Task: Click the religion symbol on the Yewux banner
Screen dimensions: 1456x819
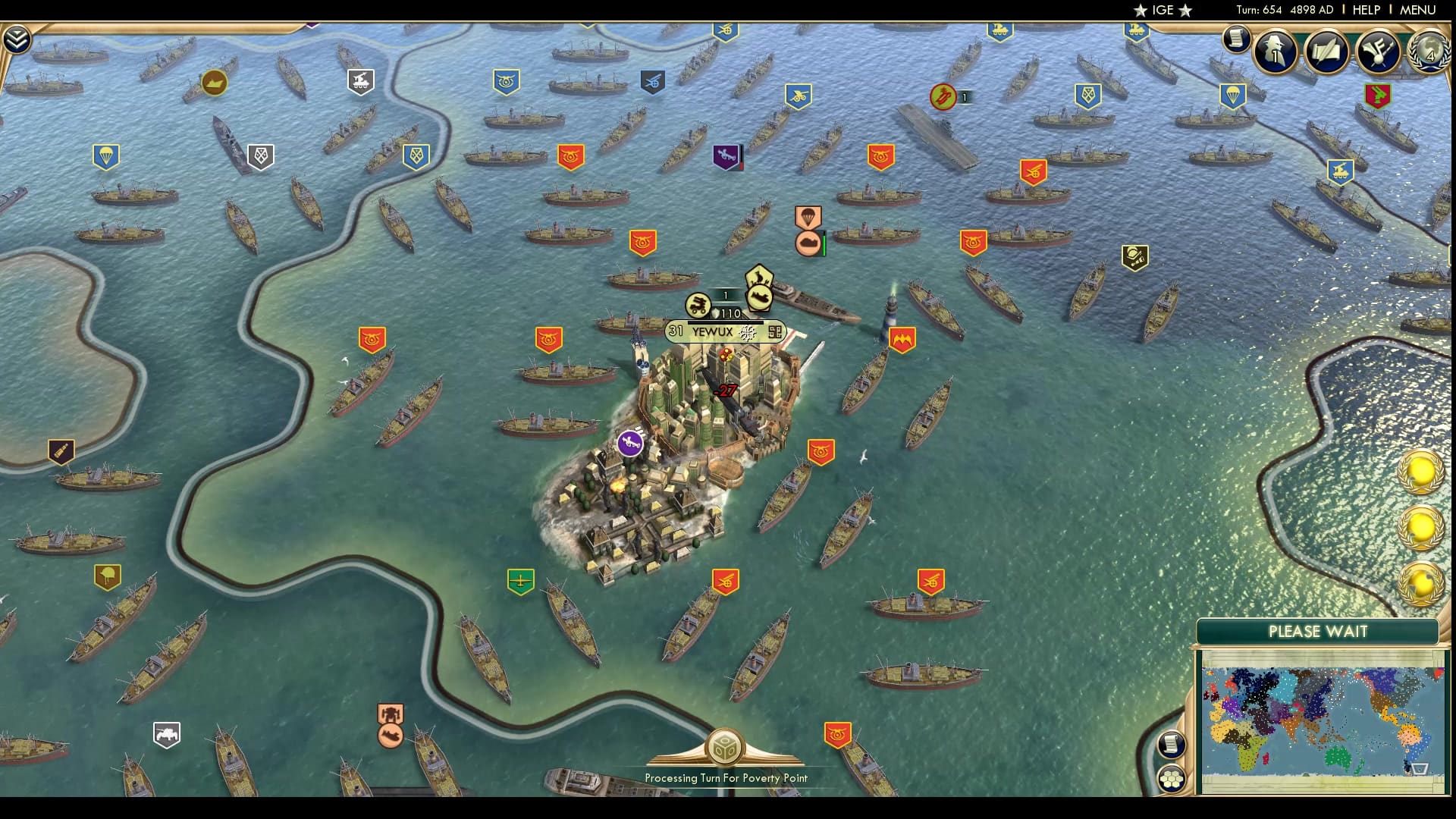Action: pyautogui.click(x=748, y=332)
